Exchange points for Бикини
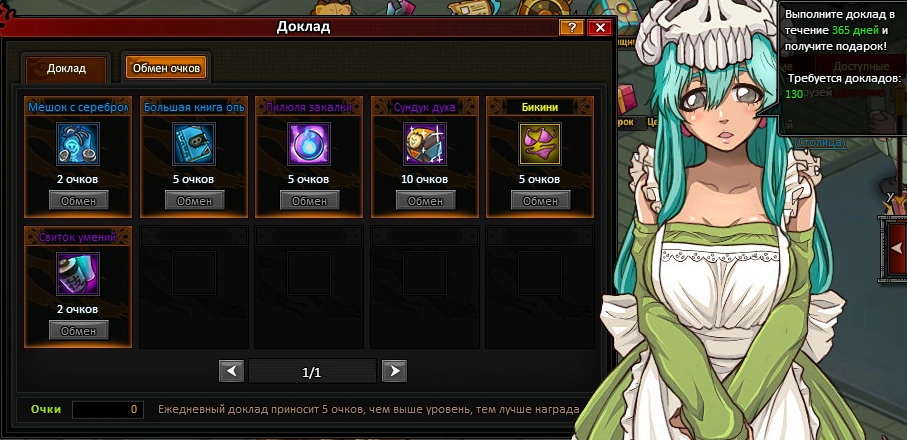The image size is (907, 440). point(541,201)
